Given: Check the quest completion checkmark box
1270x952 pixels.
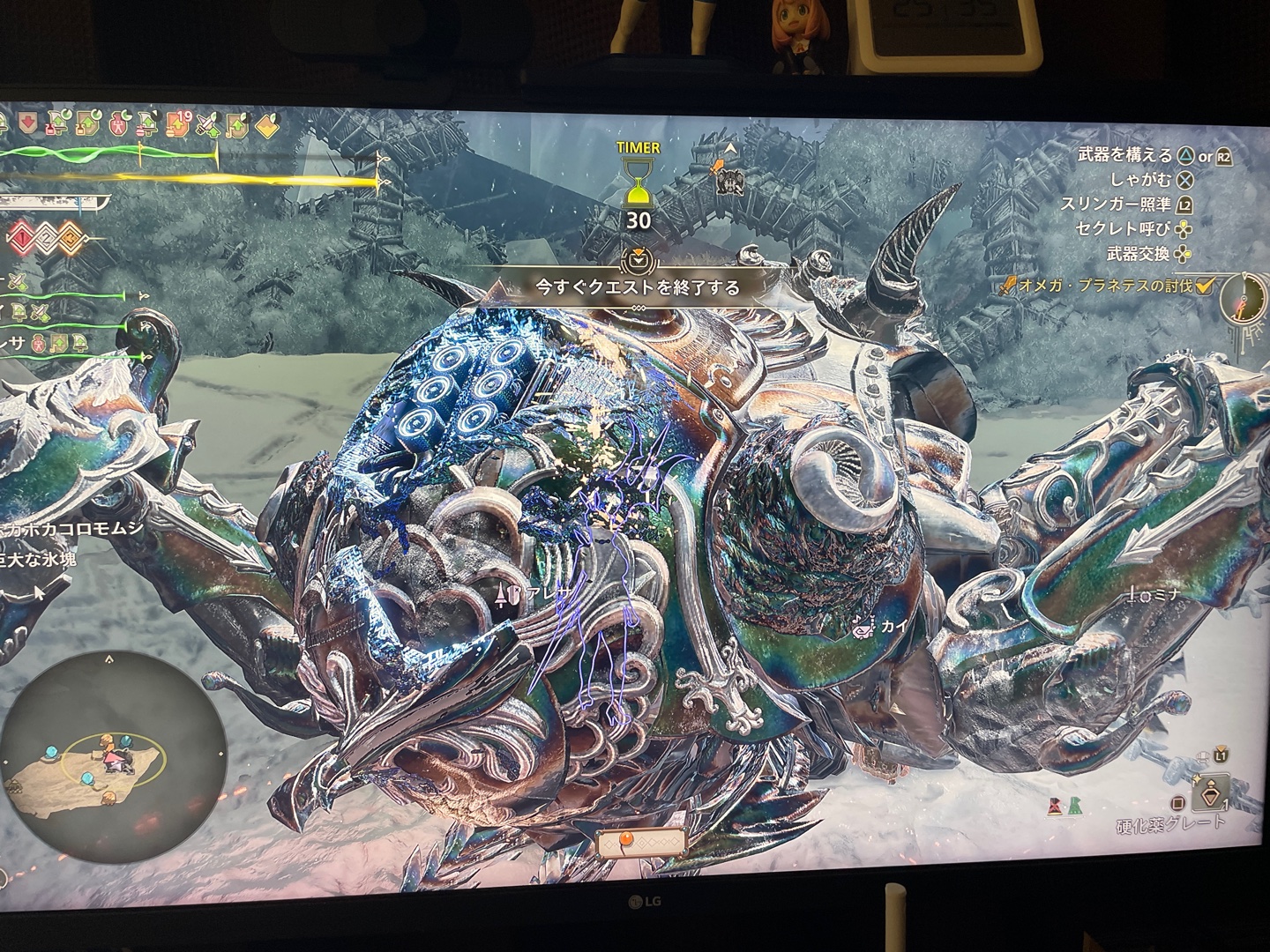Looking at the screenshot, I should [1204, 285].
